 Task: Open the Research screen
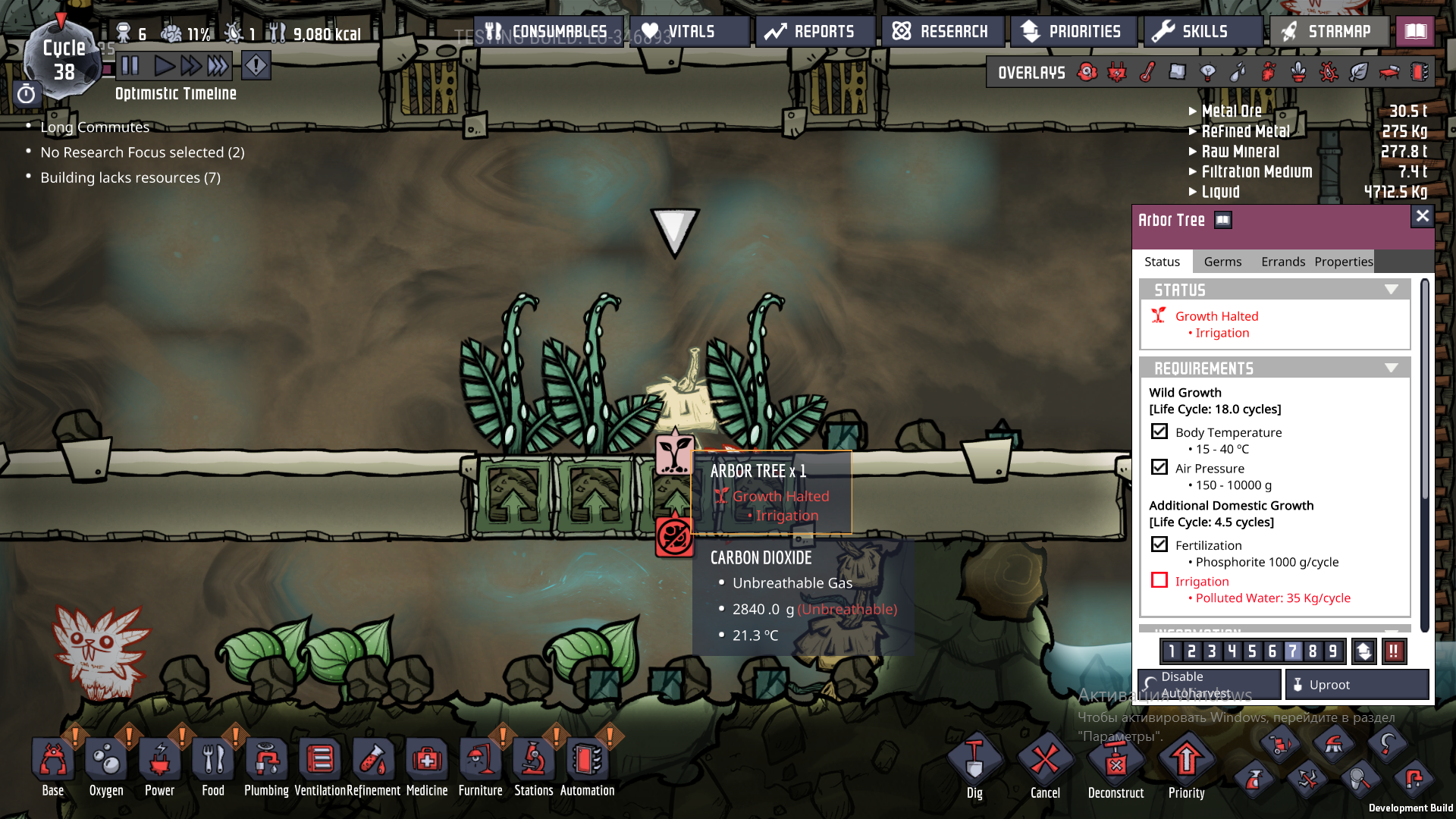943,31
